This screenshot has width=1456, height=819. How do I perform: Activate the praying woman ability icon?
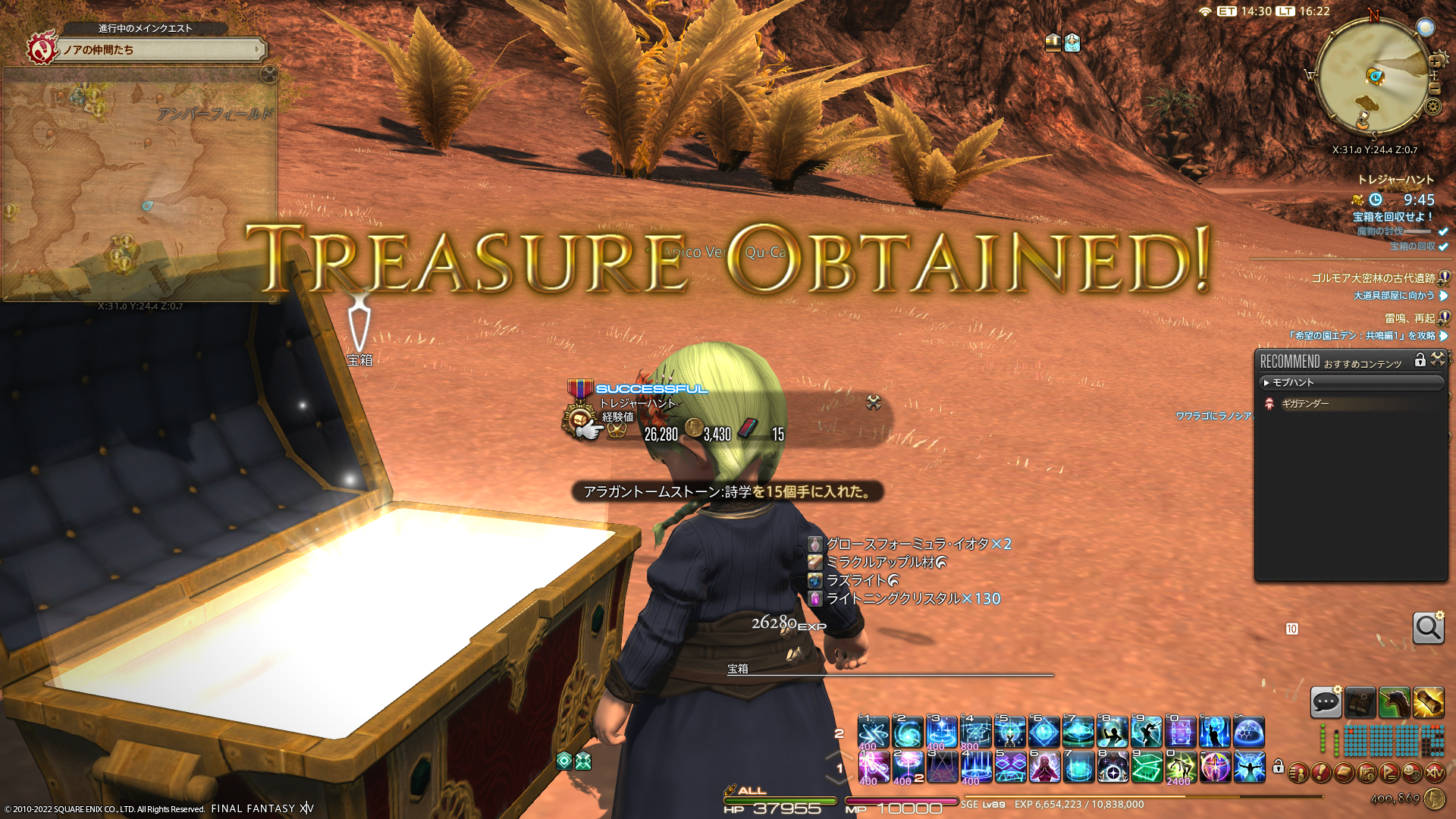(x=1044, y=767)
